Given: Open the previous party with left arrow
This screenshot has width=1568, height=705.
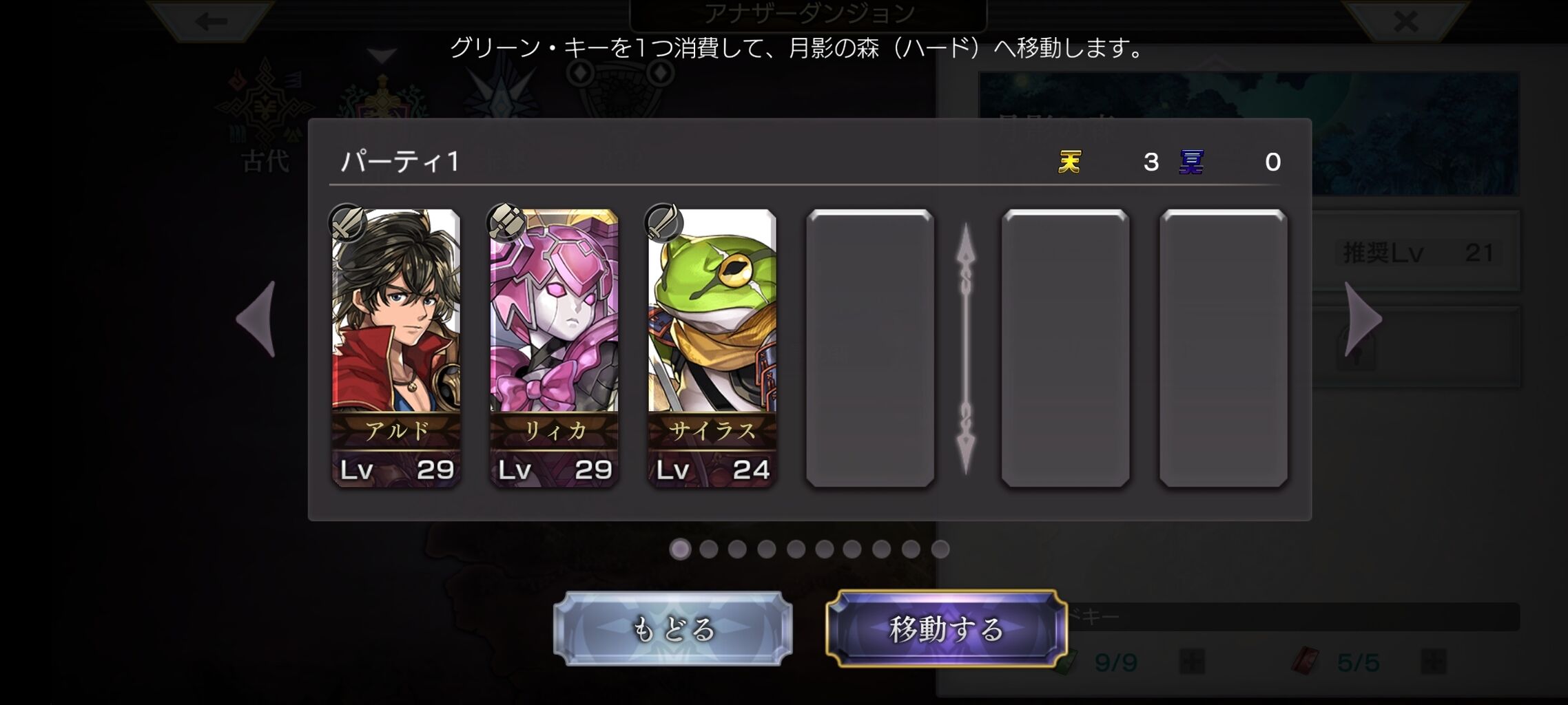Looking at the screenshot, I should [256, 319].
